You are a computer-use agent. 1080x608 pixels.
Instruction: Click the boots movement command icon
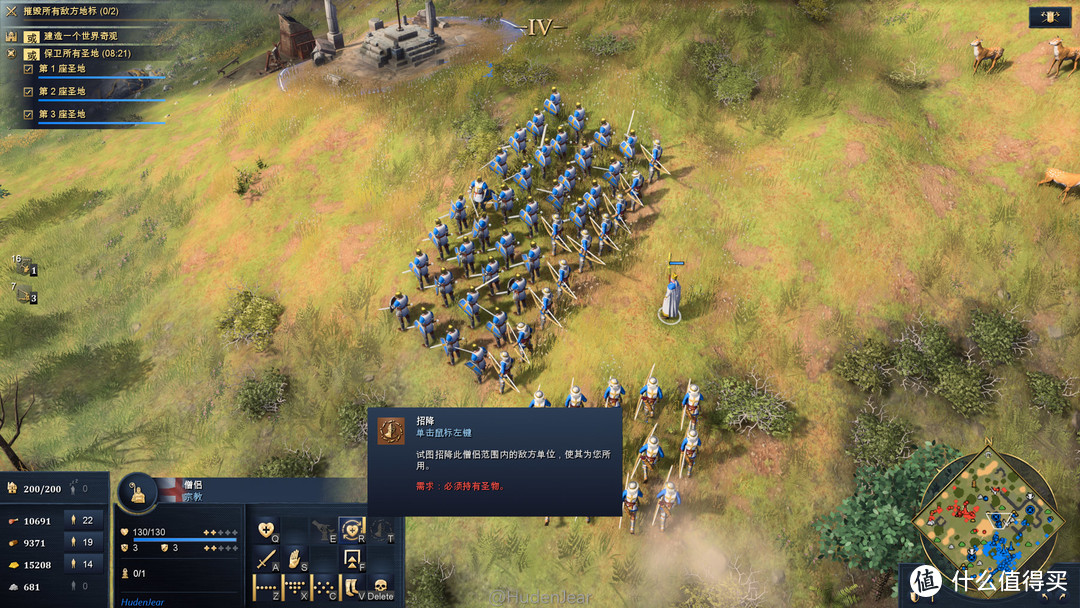point(351,587)
